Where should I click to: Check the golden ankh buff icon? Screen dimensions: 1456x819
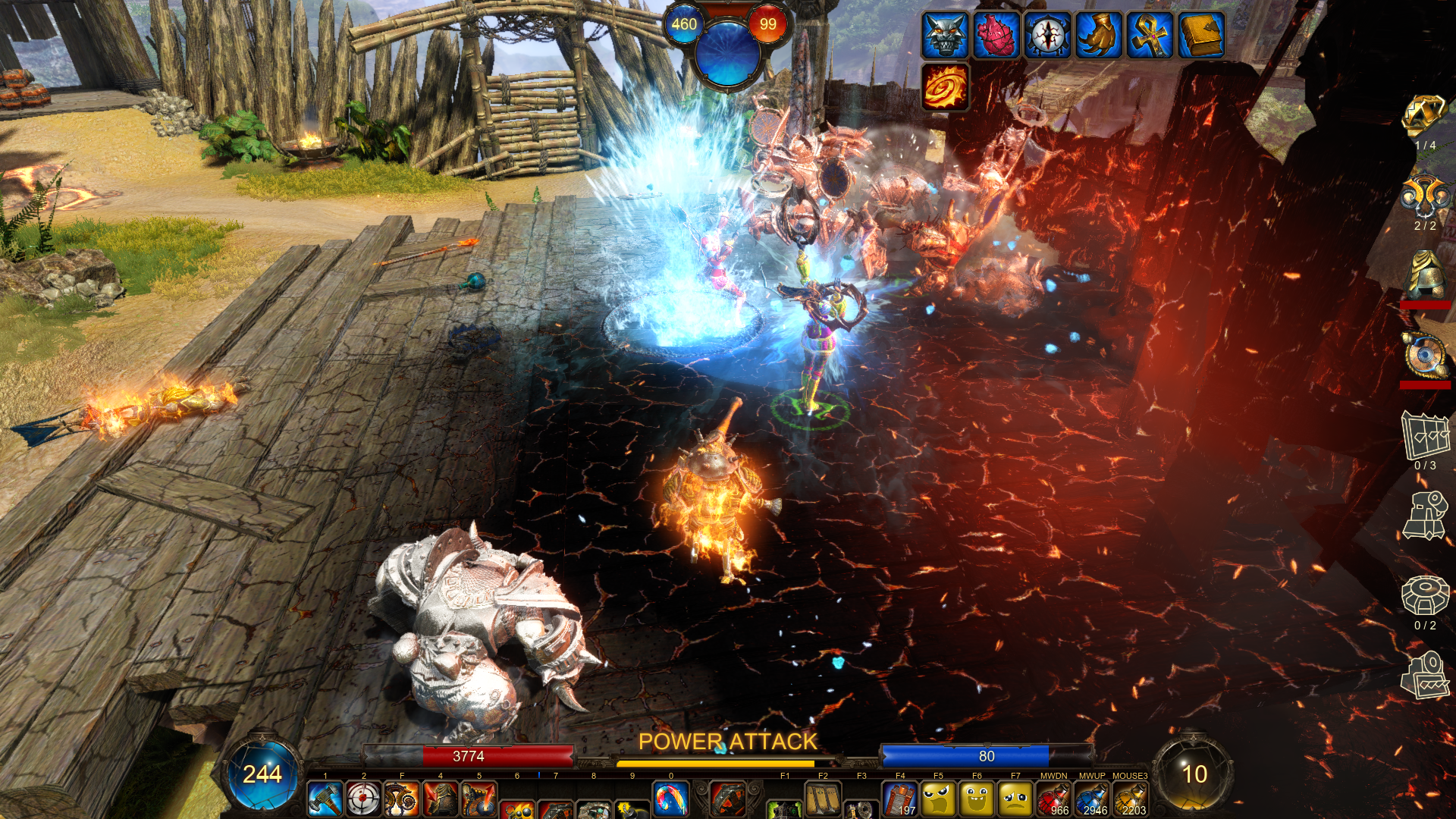[1150, 35]
